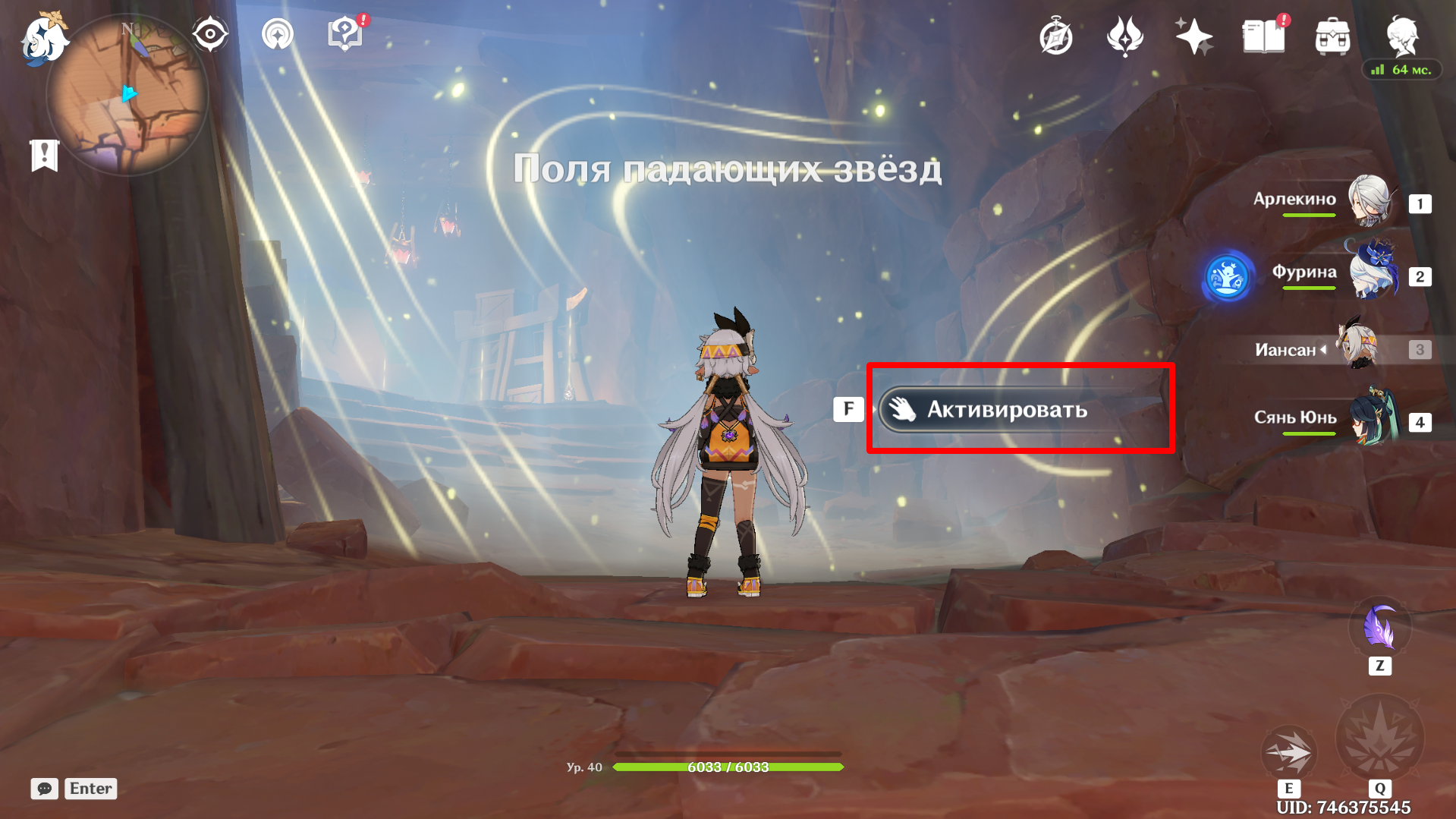The height and width of the screenshot is (819, 1456).
Task: Open the Wishes star icon
Action: (x=1193, y=34)
